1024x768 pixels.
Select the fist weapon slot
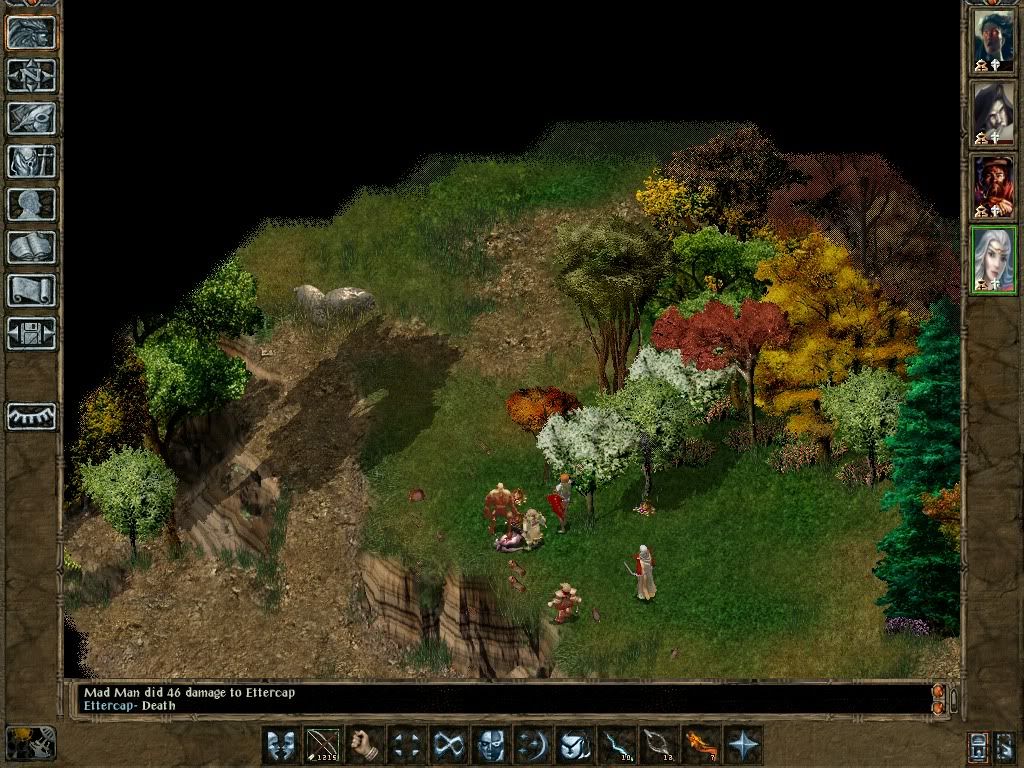pyautogui.click(x=364, y=745)
